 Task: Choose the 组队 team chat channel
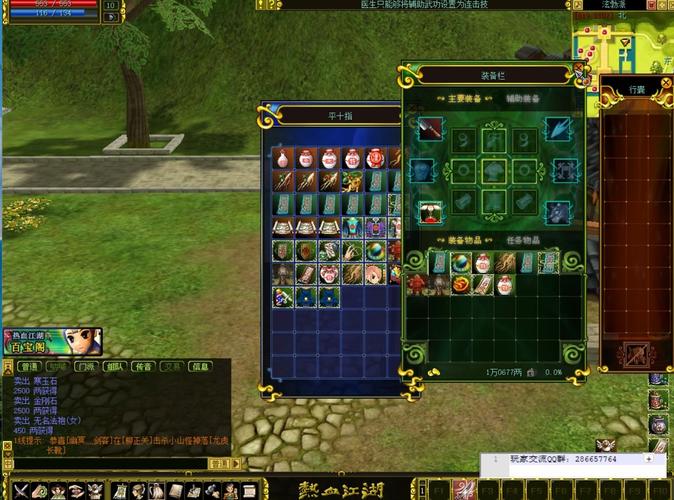(114, 366)
